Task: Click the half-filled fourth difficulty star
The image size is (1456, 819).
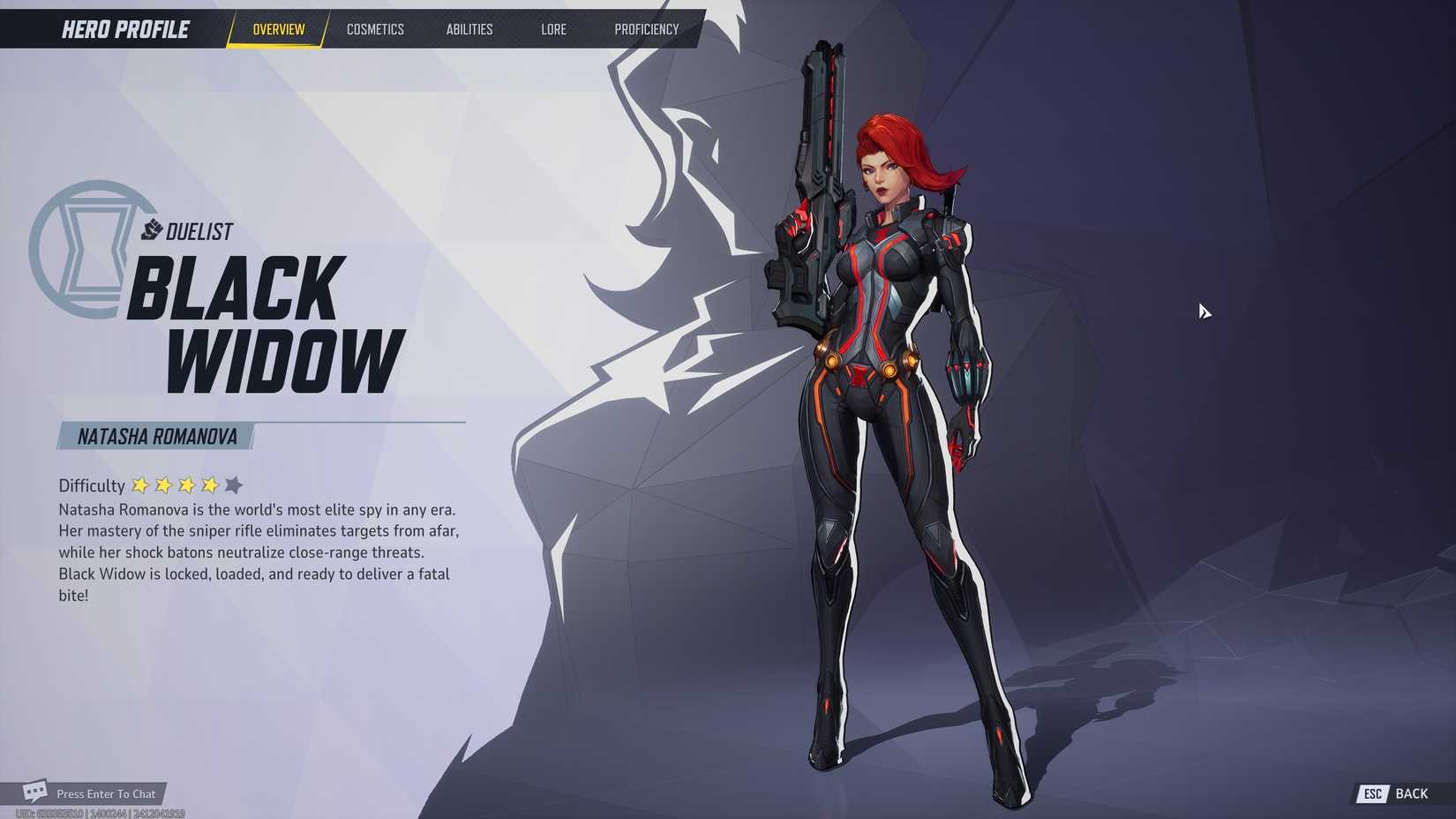Action: coord(209,485)
